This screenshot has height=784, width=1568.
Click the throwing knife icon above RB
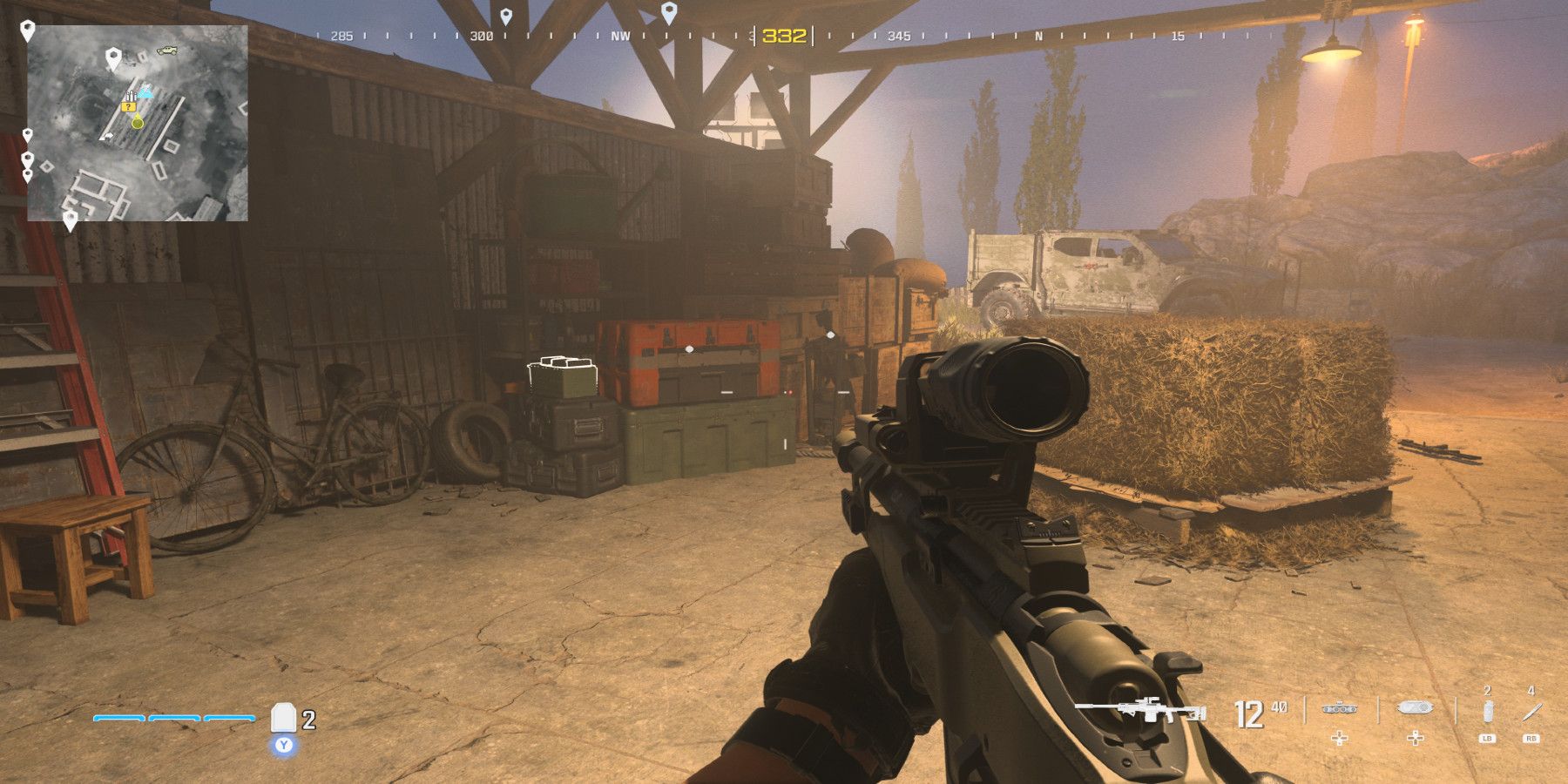[x=1533, y=711]
